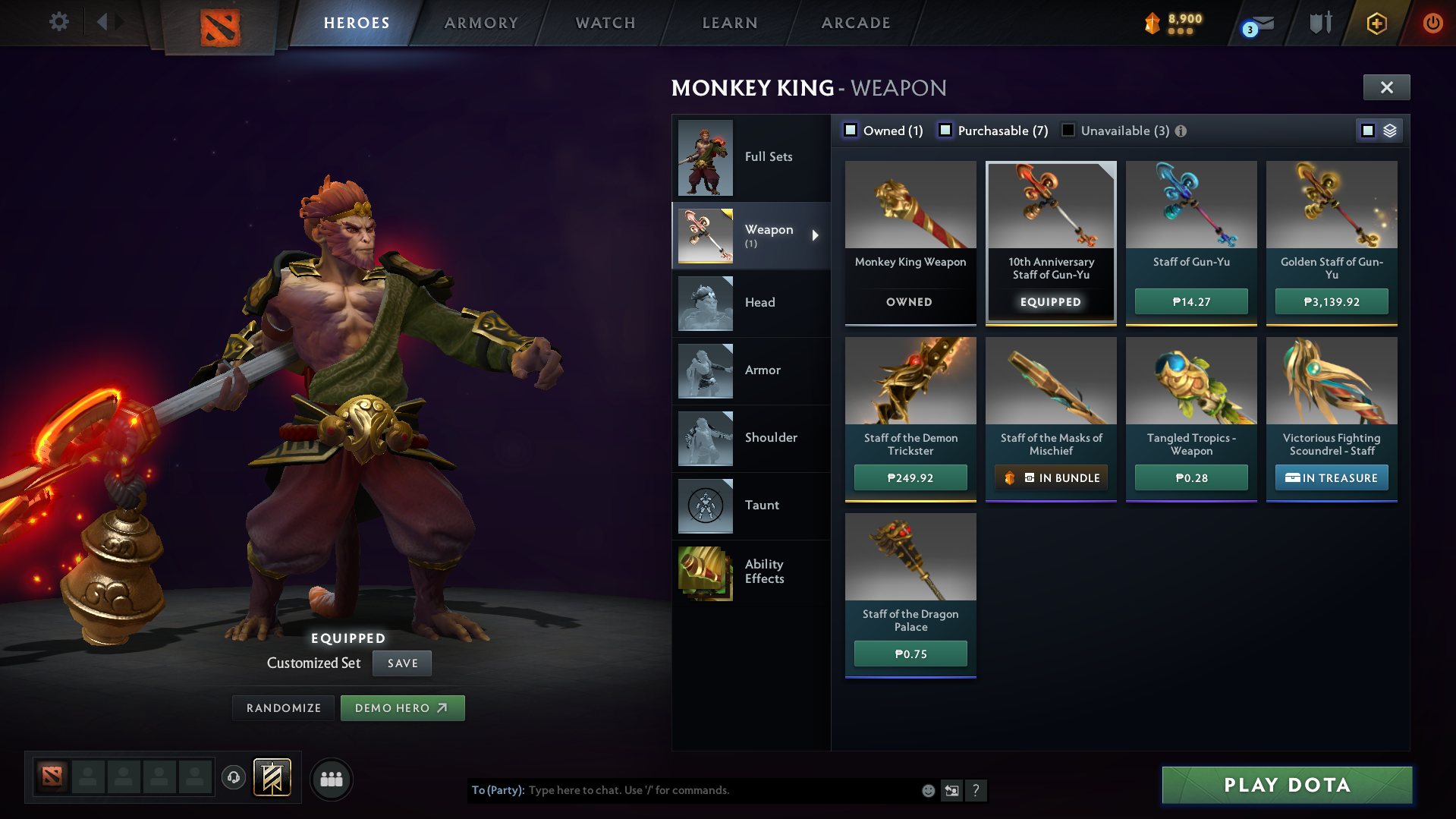This screenshot has width=1456, height=819.
Task: Open the friends list icon
Action: coord(331,780)
